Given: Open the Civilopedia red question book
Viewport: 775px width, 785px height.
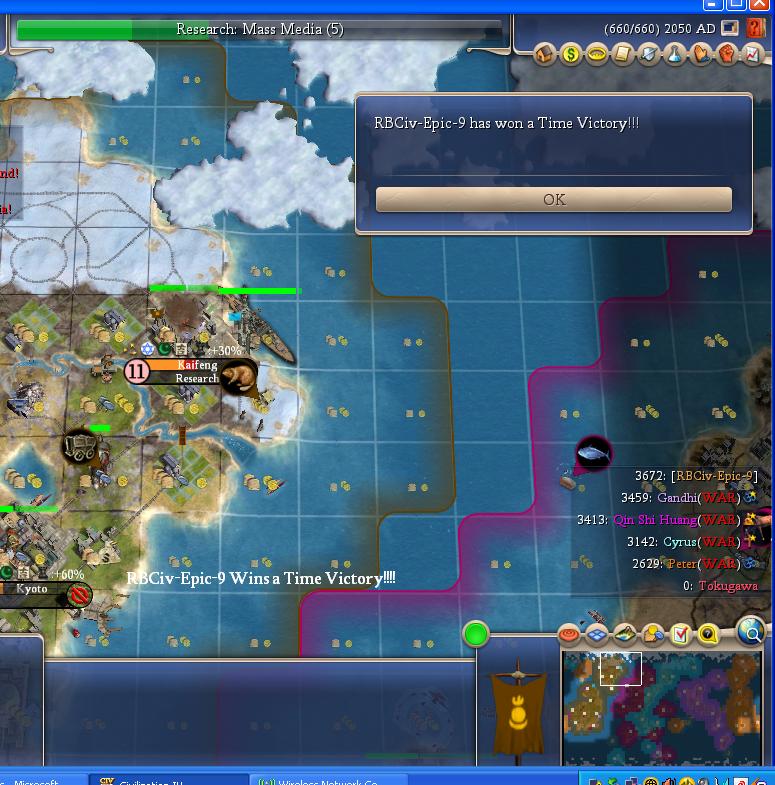Looking at the screenshot, I should (755, 29).
